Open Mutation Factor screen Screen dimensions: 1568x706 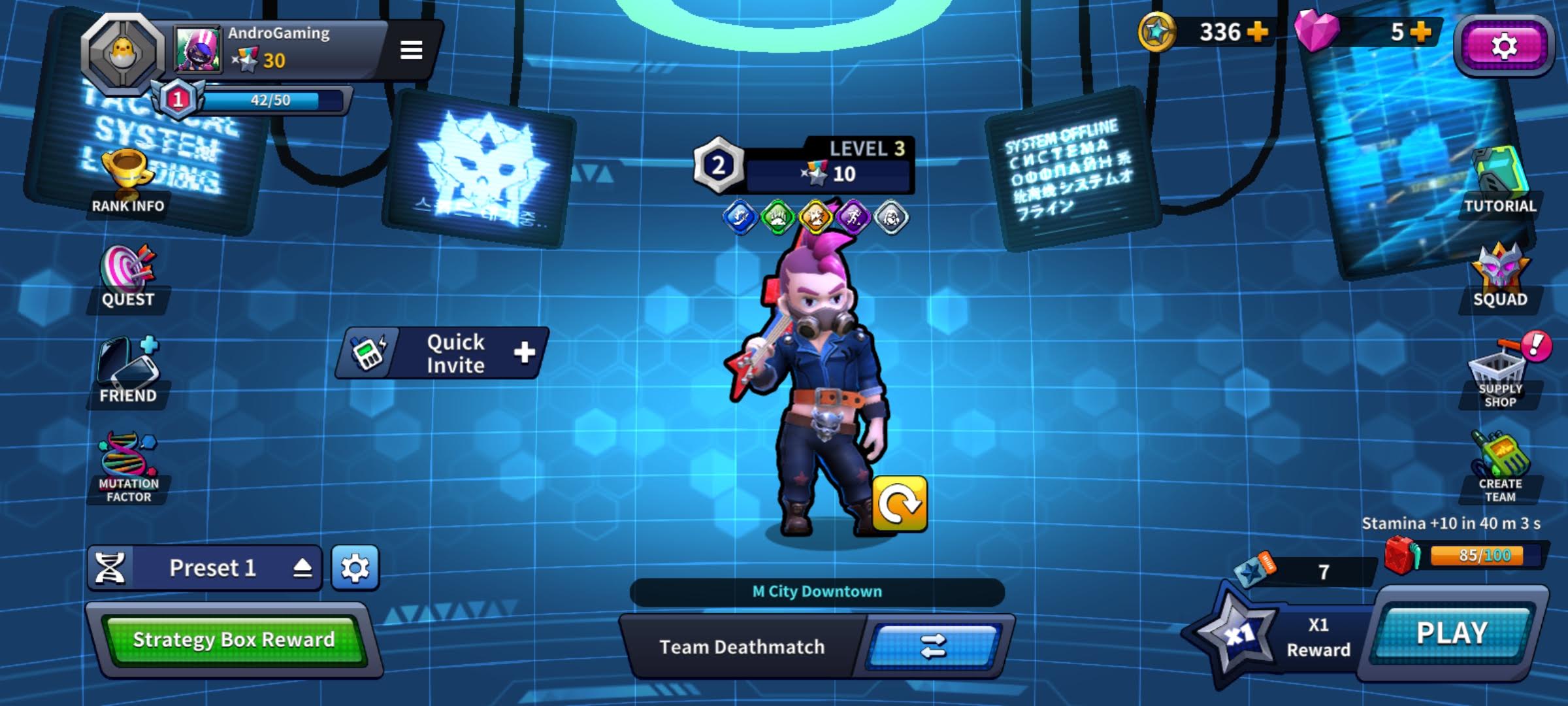point(128,465)
